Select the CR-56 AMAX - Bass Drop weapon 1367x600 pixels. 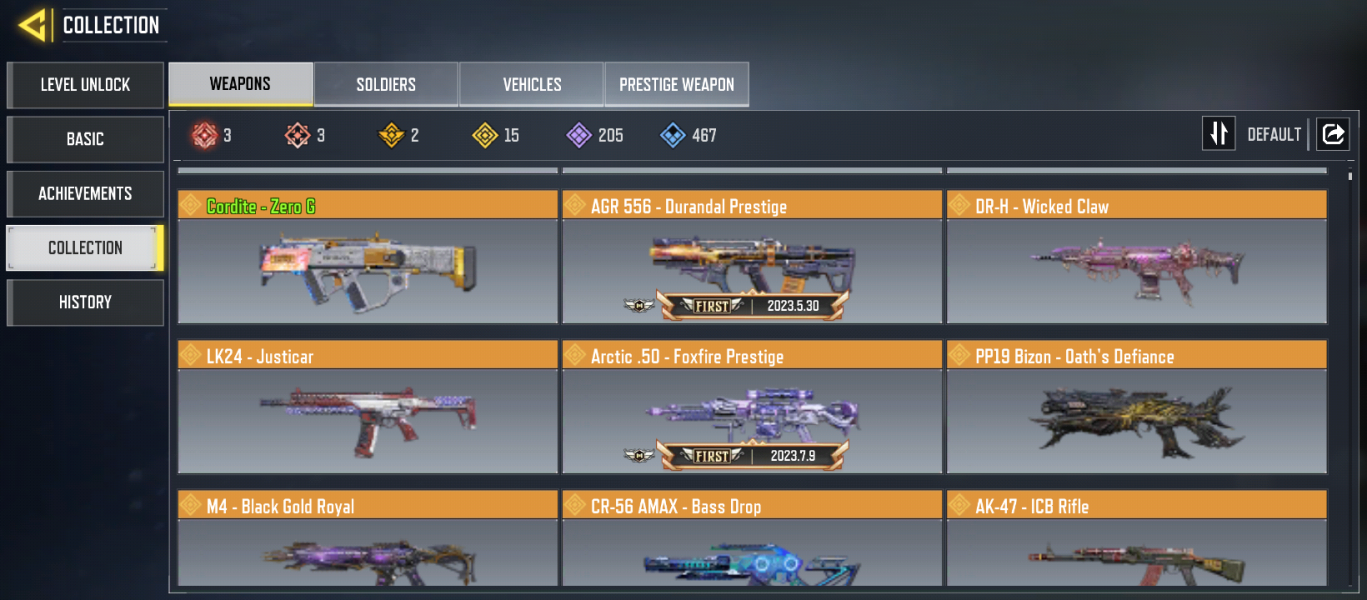click(751, 539)
